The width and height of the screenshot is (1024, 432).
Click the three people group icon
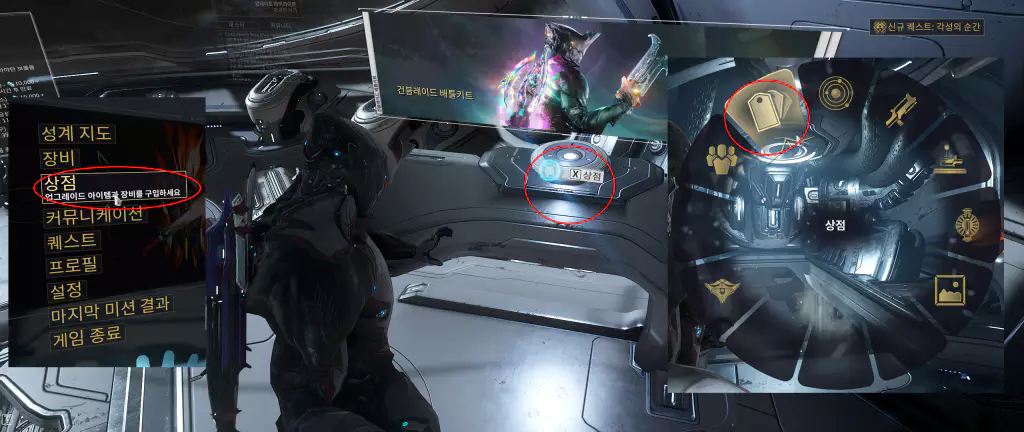click(x=719, y=157)
